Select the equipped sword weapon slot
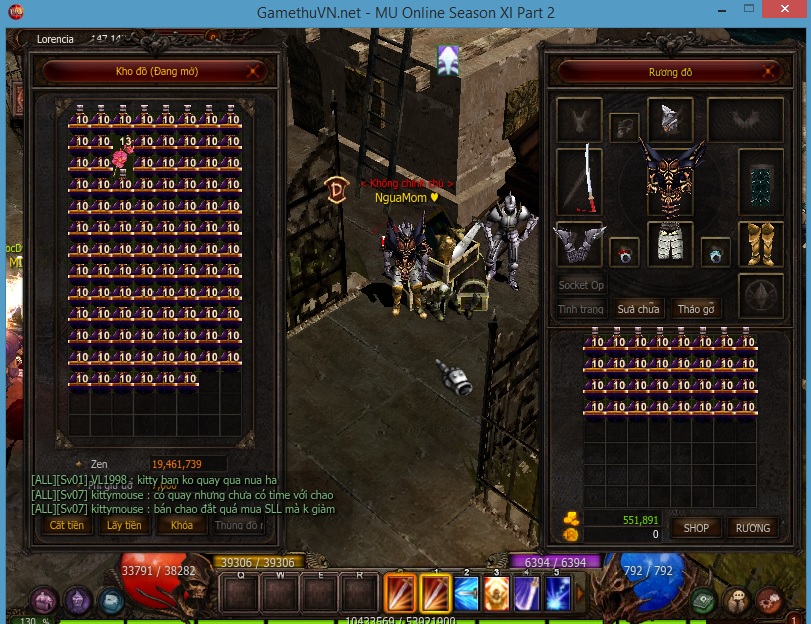Image resolution: width=811 pixels, height=624 pixels. 578,180
